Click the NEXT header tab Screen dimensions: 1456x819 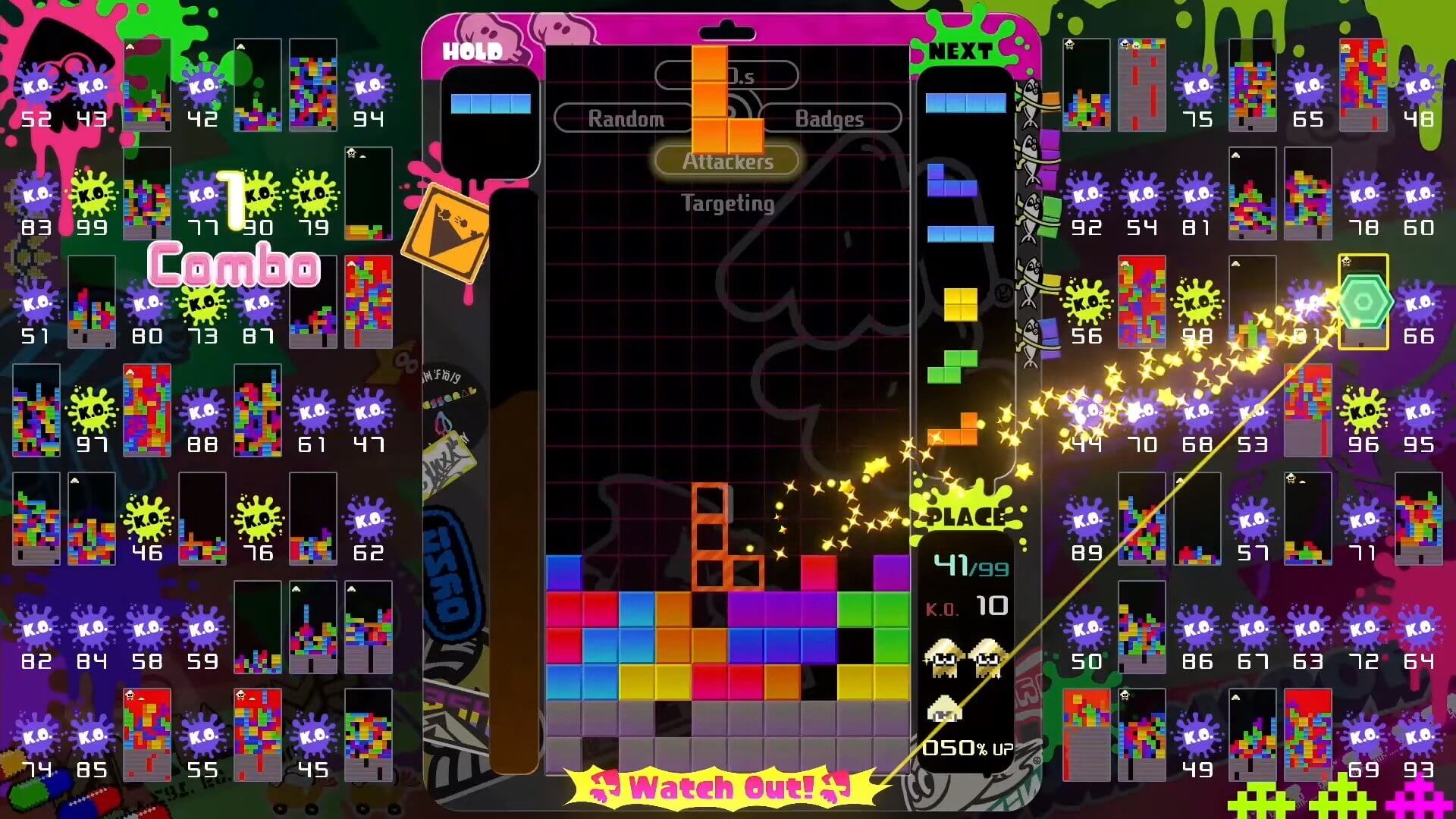point(960,49)
